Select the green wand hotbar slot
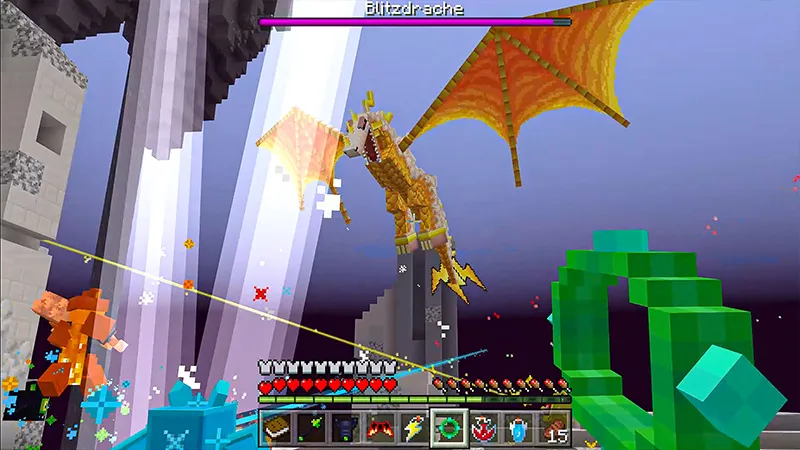Viewport: 800px width, 450px height. (x=312, y=427)
